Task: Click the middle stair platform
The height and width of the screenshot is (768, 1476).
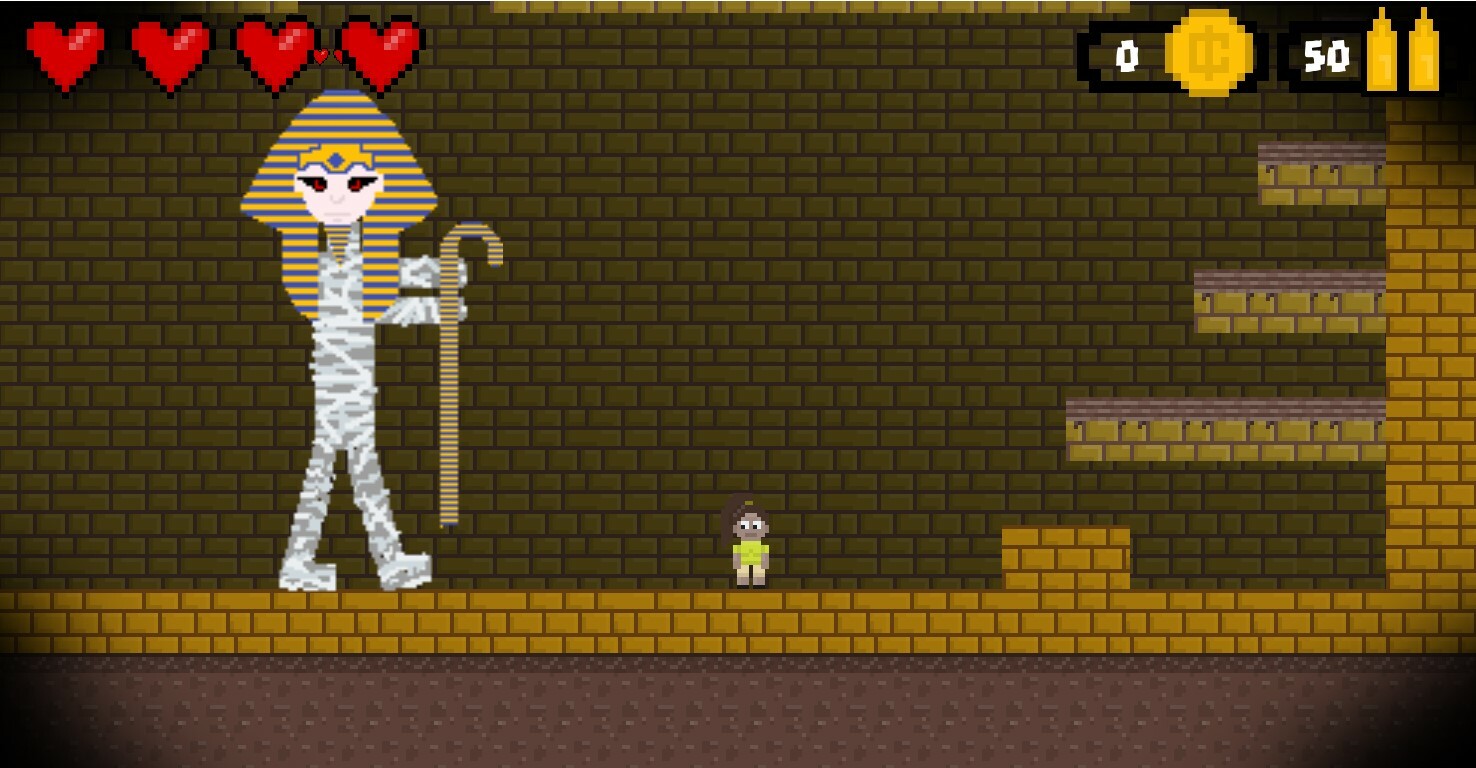Action: pyautogui.click(x=1290, y=300)
